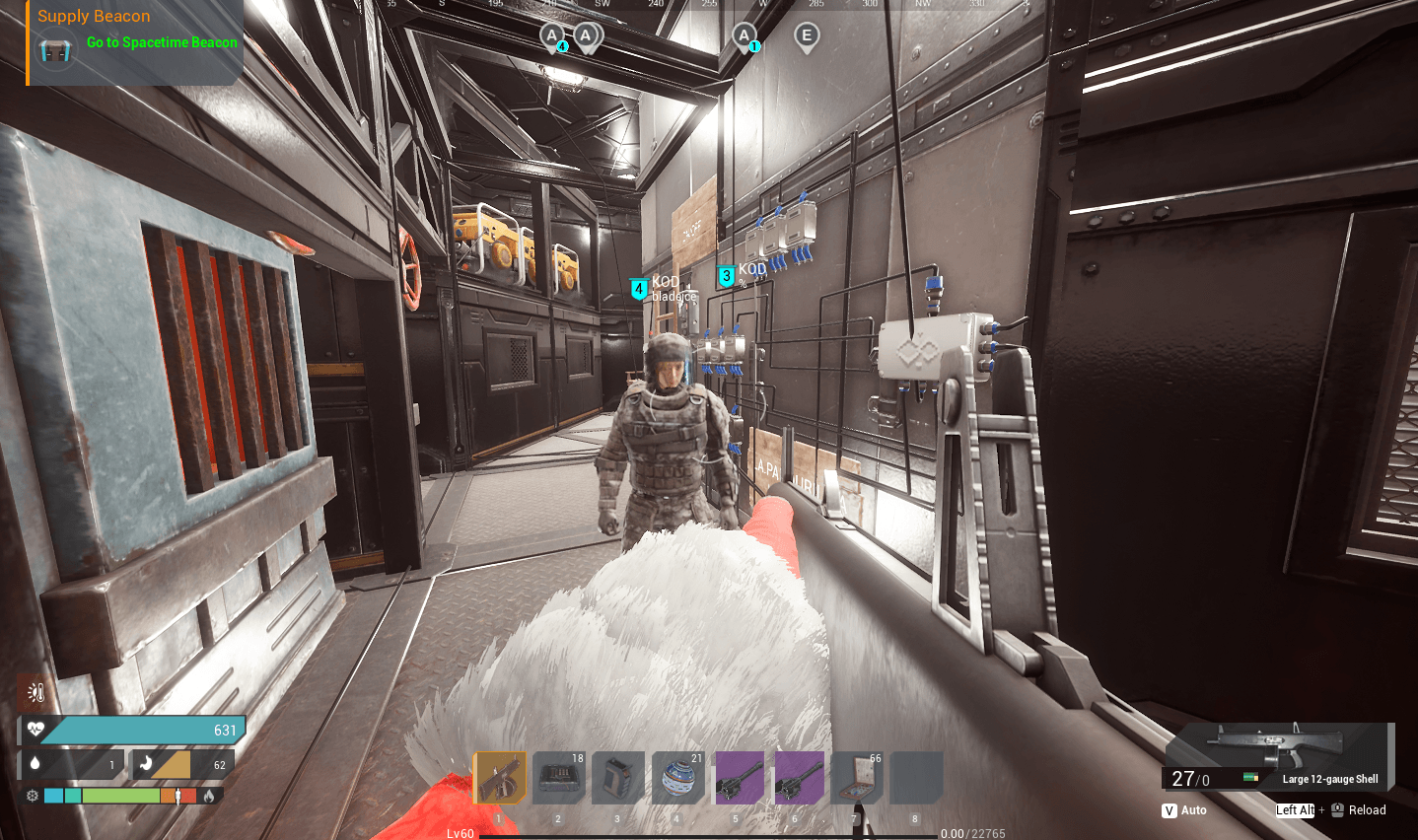Image resolution: width=1418 pixels, height=840 pixels.
Task: Select the E marker on the compass
Action: point(807,37)
